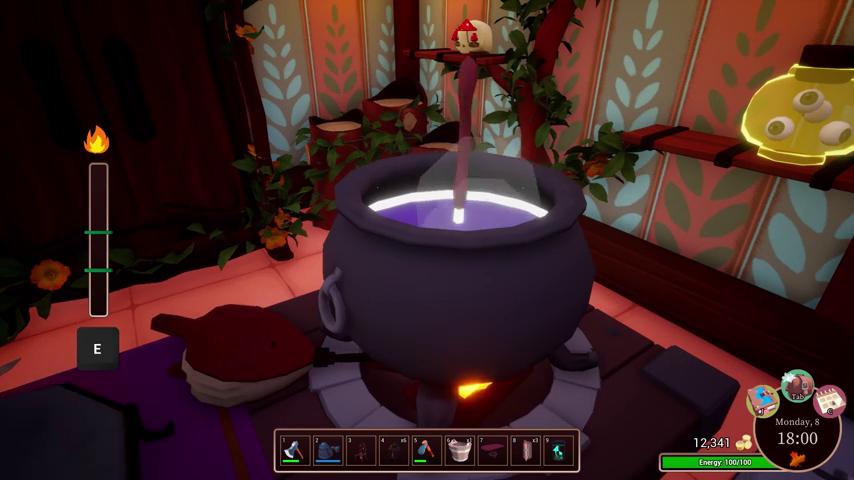Select the axe in hotbar slot 1
854x480 pixels.
pyautogui.click(x=295, y=450)
